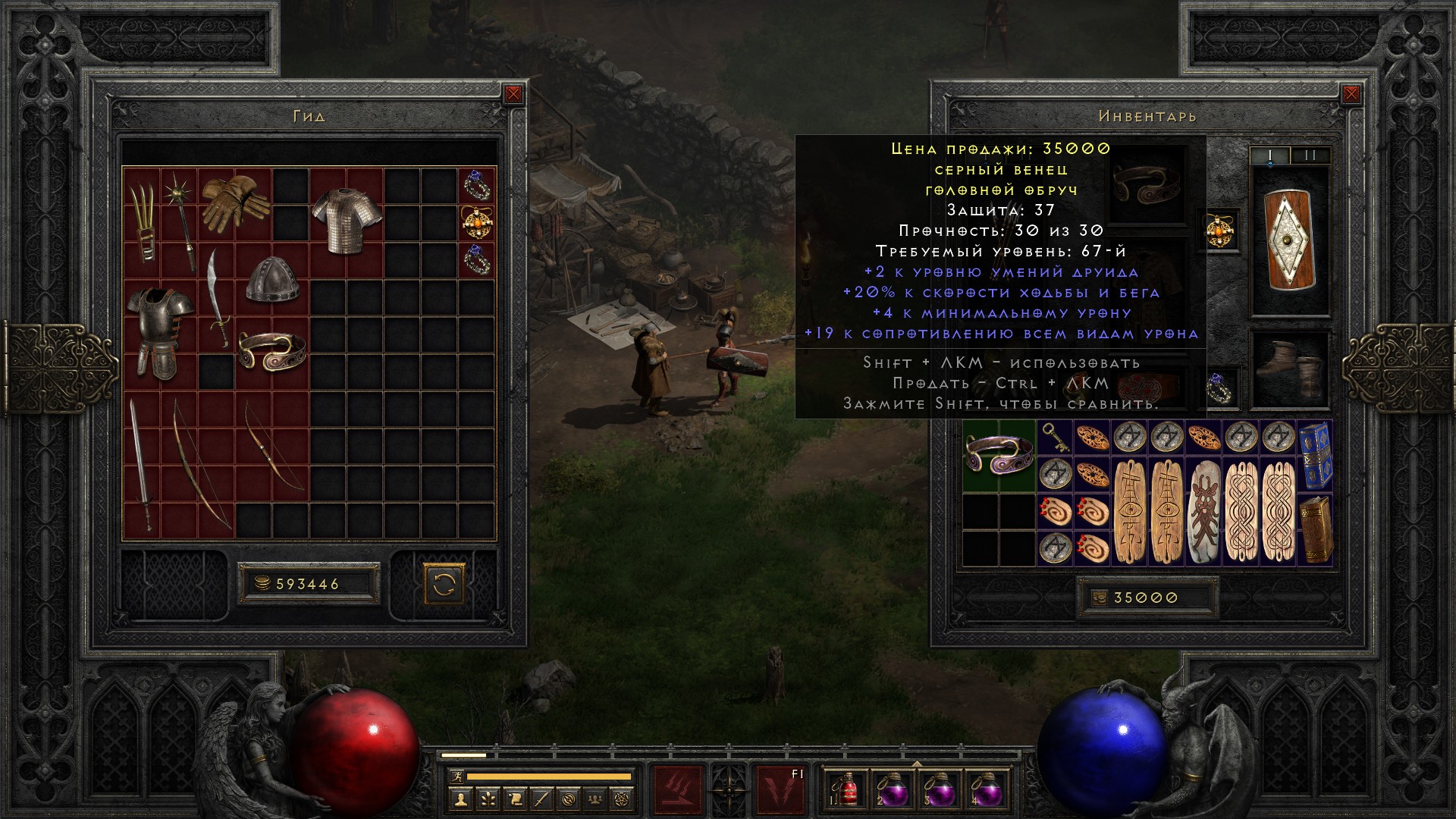Select the plate armor in vendor stock
The height and width of the screenshot is (819, 1456).
point(160,331)
